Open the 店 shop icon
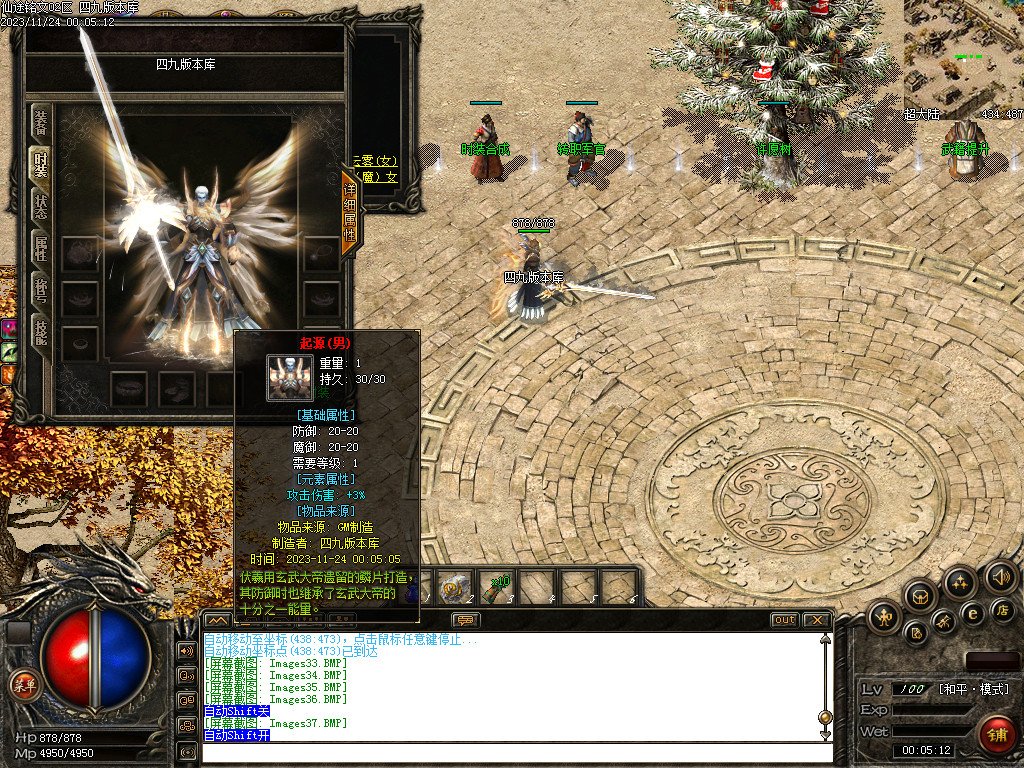 coord(1003,608)
